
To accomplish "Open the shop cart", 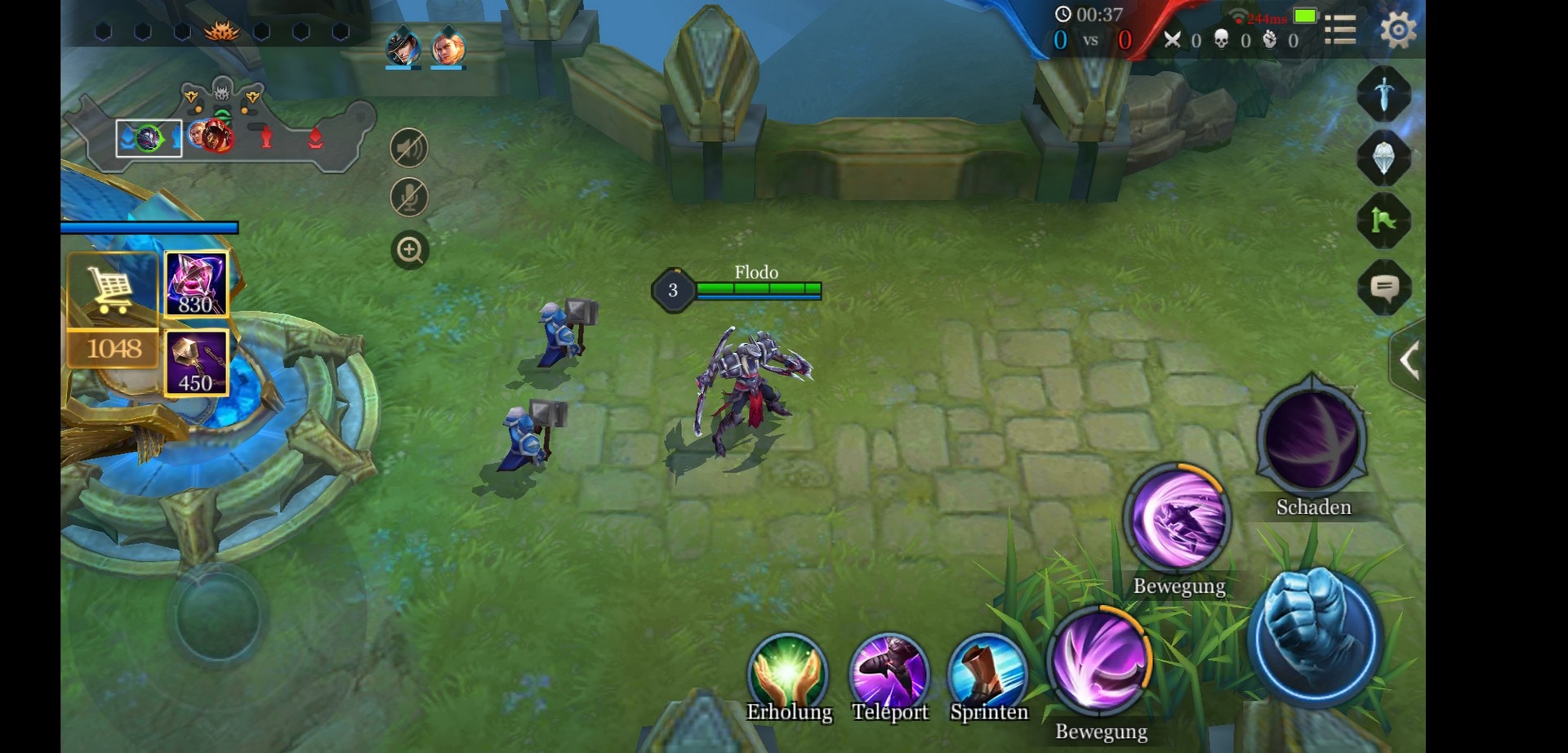I will (113, 287).
